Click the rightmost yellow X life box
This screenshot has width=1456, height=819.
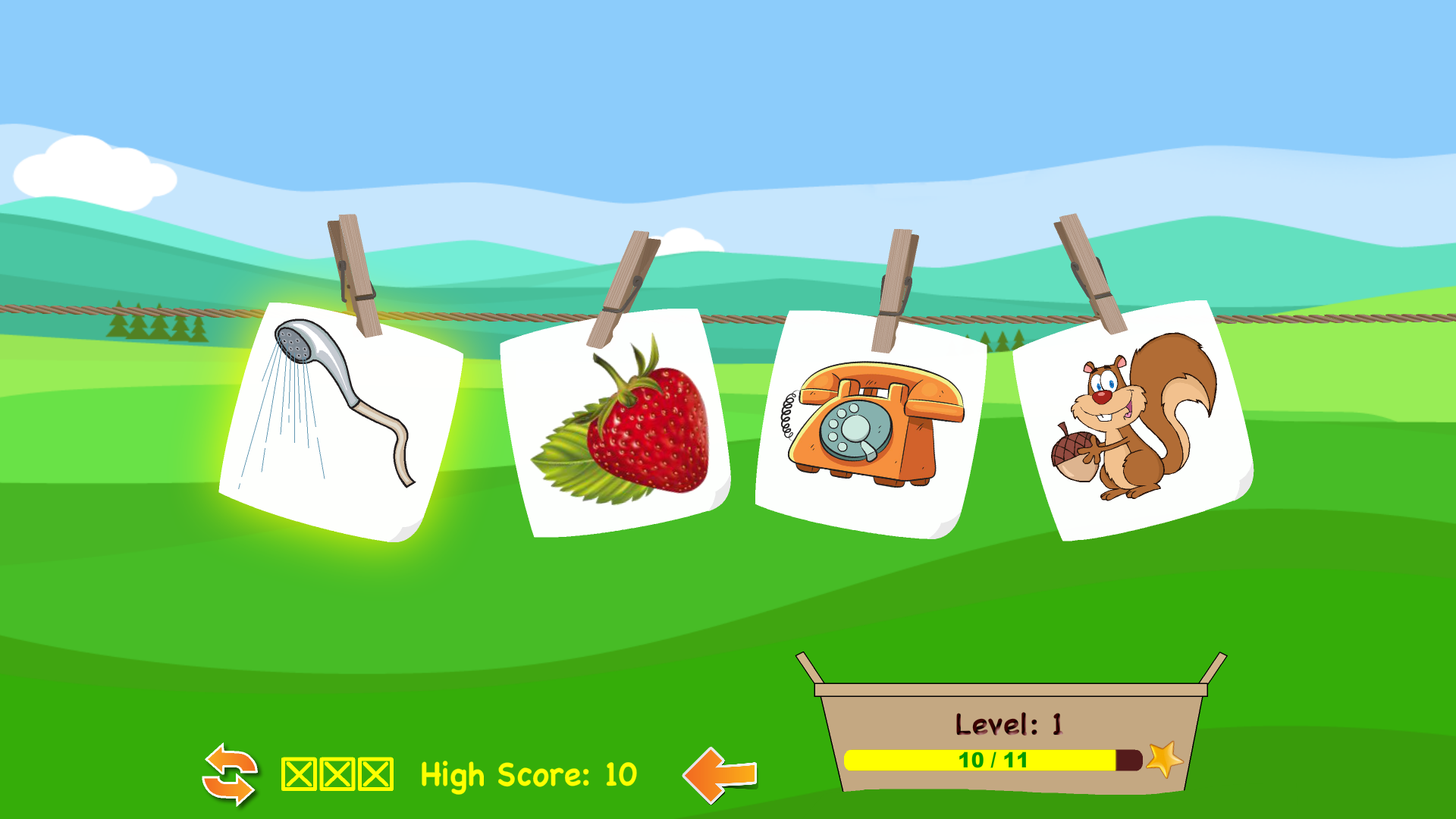coord(375,773)
